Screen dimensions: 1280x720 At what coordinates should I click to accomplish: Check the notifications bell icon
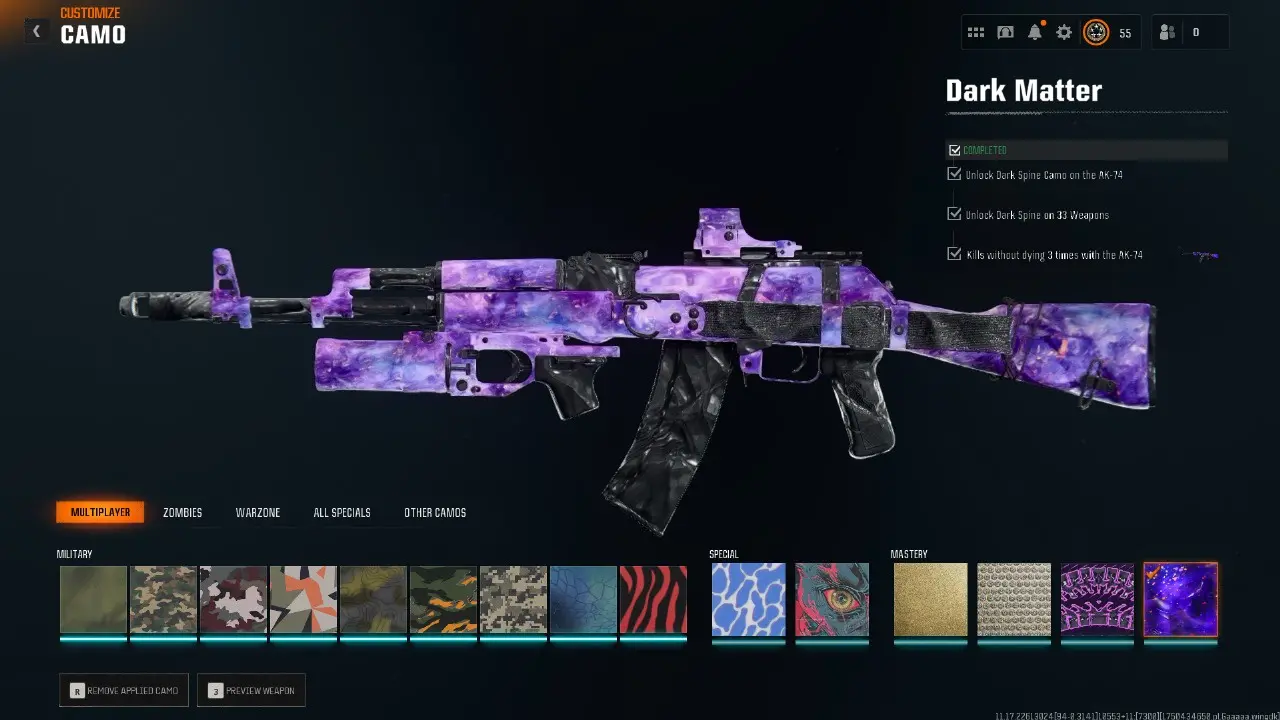click(x=1034, y=31)
